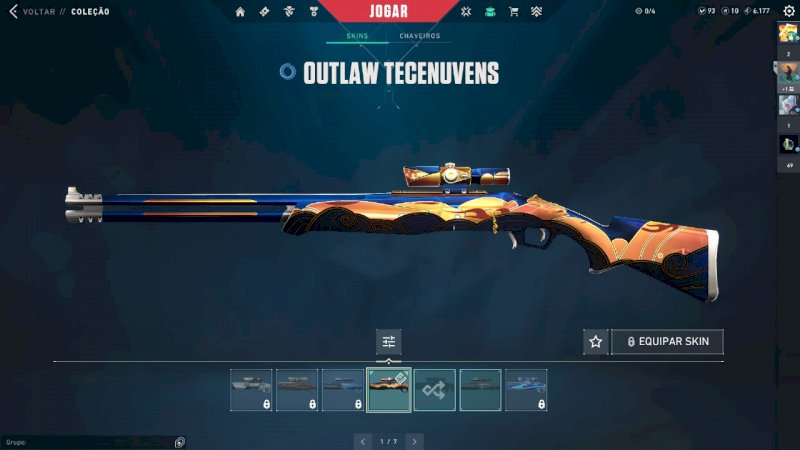Open the top friend avatar in sidebar
The width and height of the screenshot is (800, 450).
[x=787, y=32]
